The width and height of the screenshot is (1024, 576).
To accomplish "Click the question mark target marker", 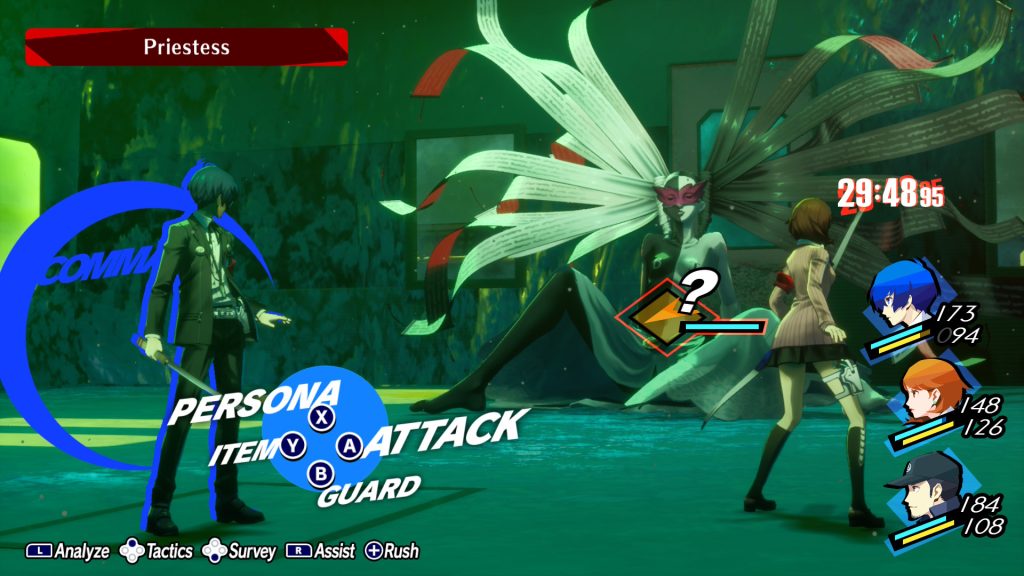I will pos(700,290).
